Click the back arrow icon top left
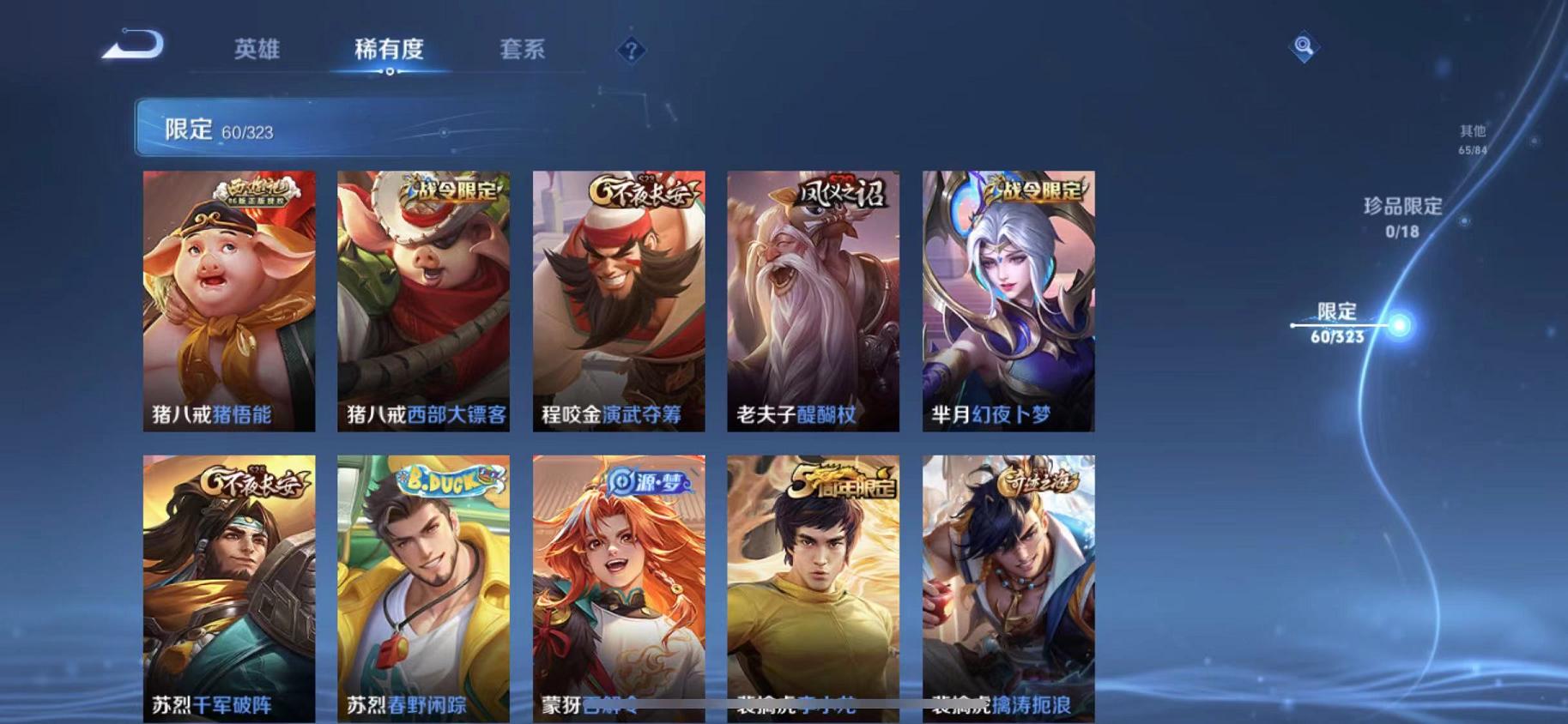The height and width of the screenshot is (724, 1568). point(140,45)
